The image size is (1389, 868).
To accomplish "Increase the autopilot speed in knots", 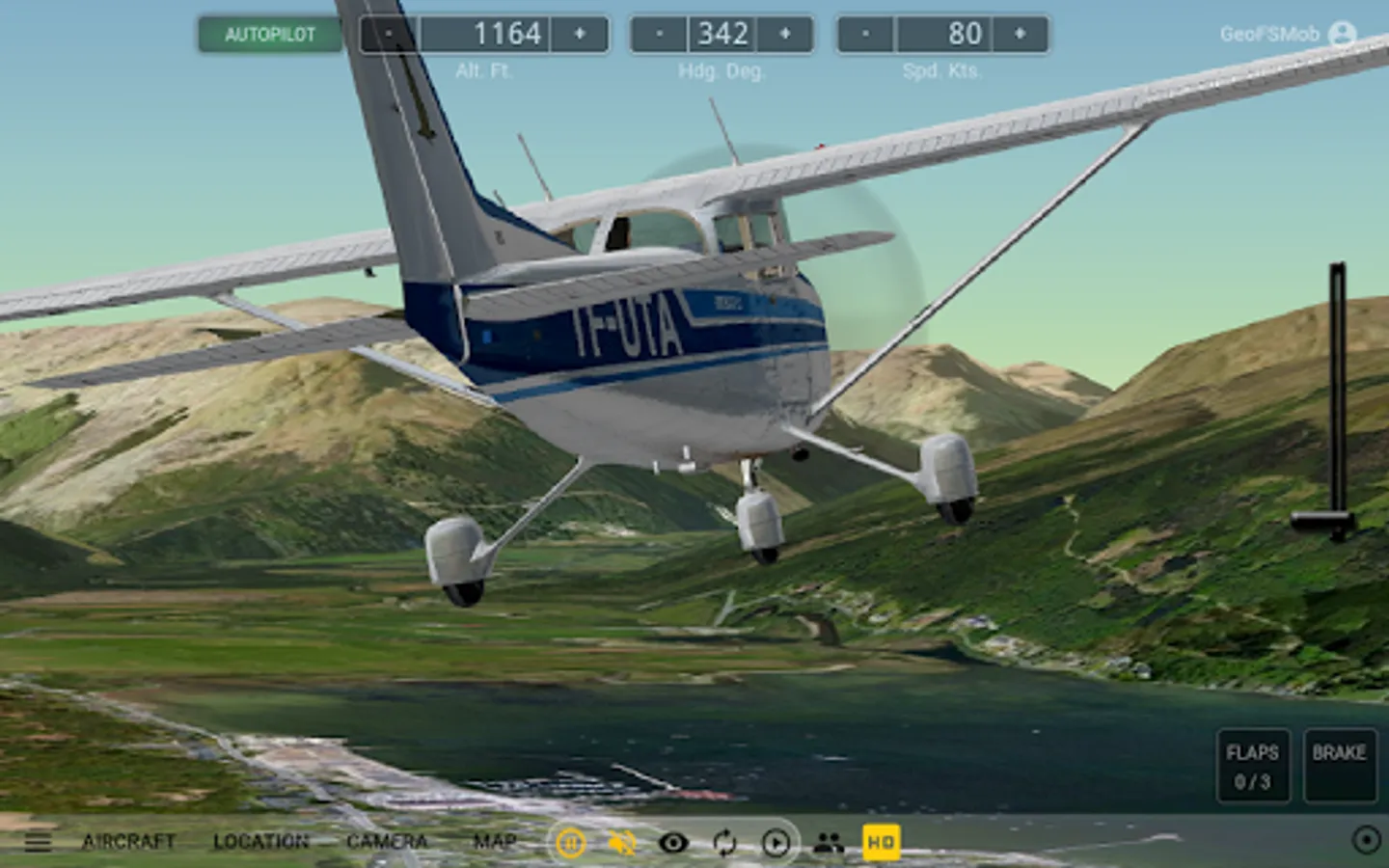I will point(1020,34).
